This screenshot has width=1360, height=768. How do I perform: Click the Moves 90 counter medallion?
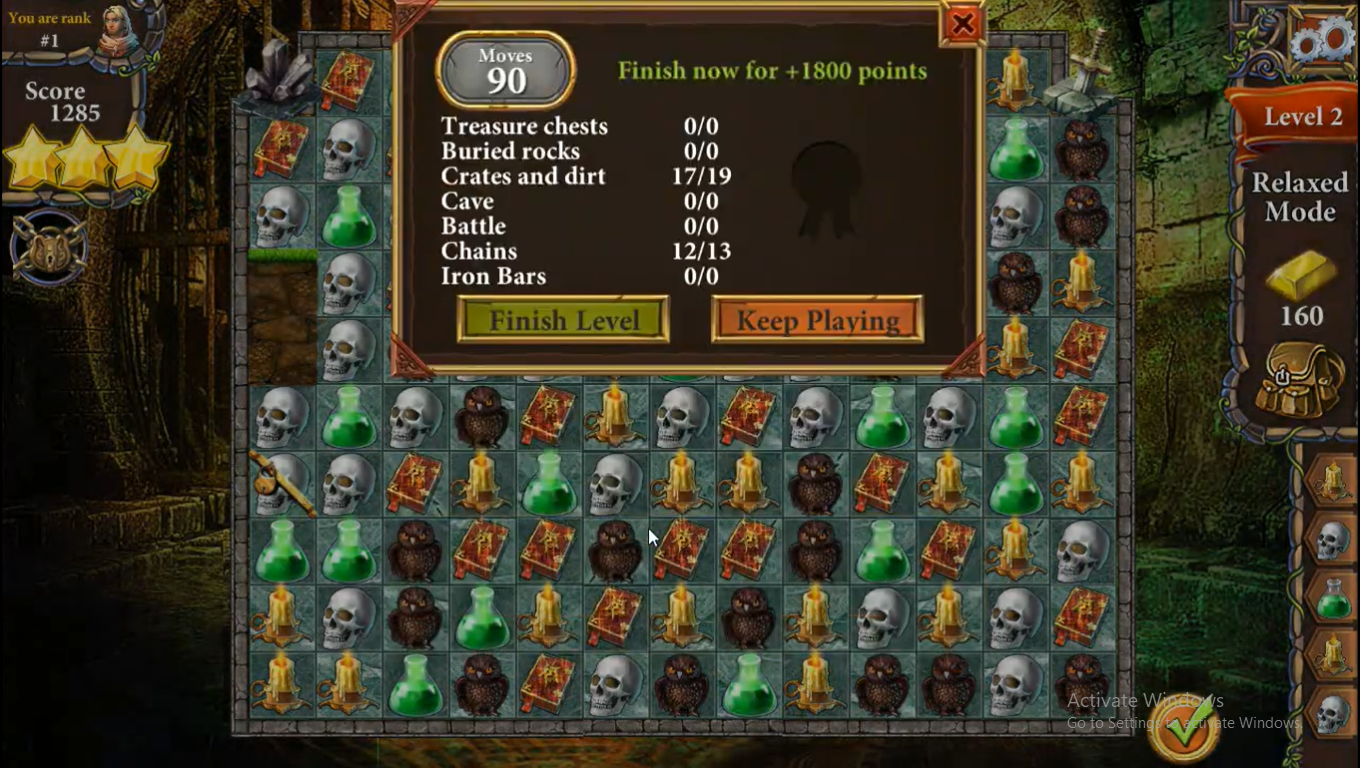pos(505,69)
